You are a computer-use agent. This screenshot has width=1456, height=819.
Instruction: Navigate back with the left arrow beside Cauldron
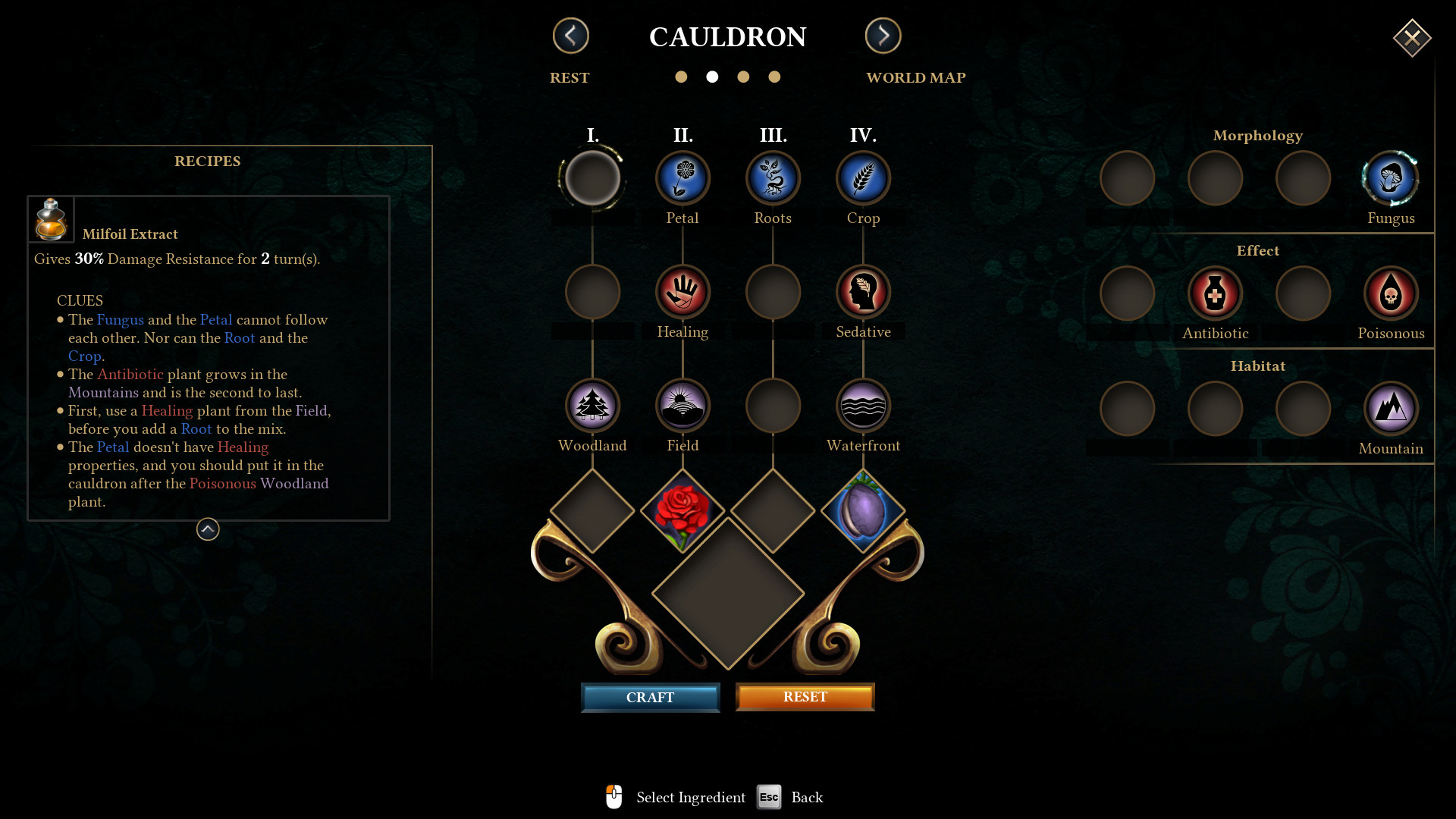tap(570, 36)
